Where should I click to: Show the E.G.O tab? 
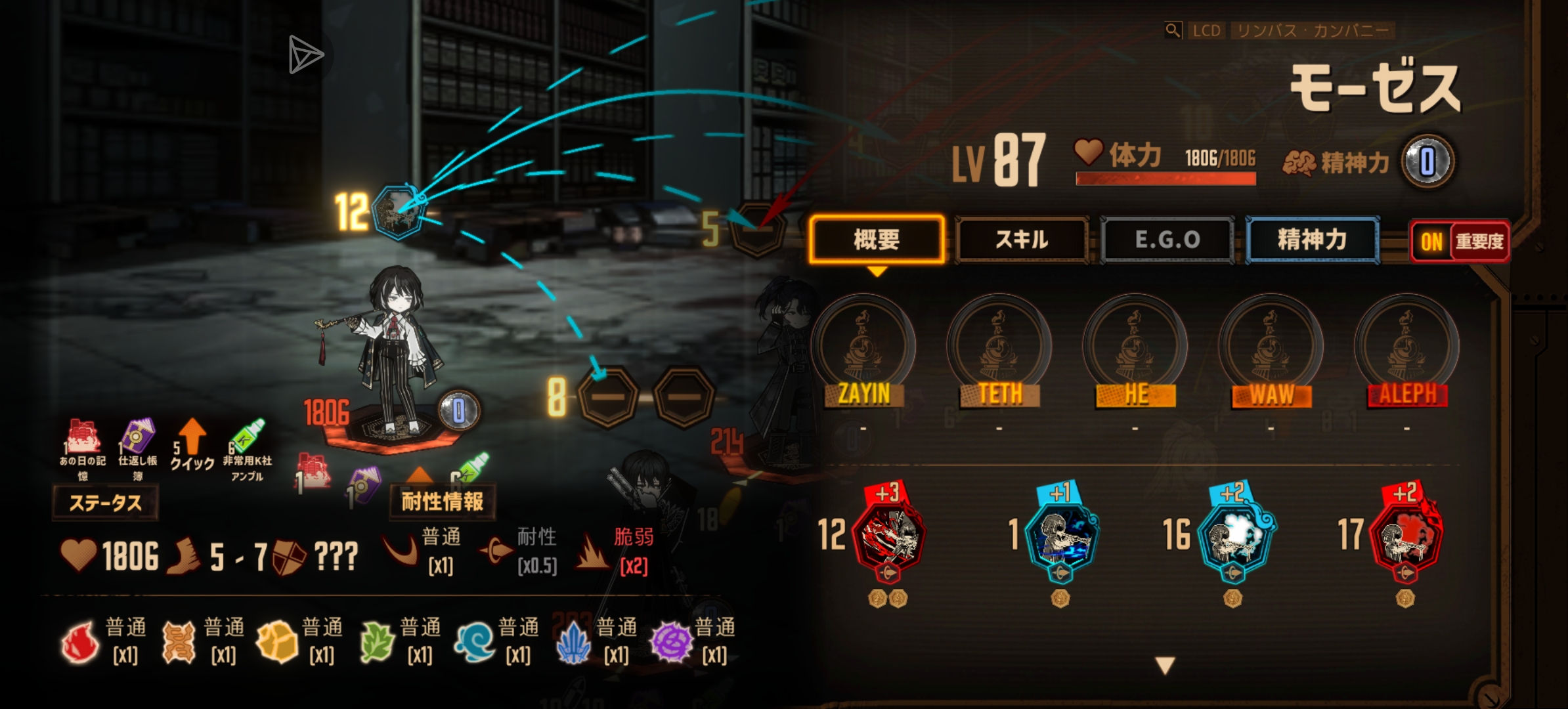pyautogui.click(x=1167, y=240)
